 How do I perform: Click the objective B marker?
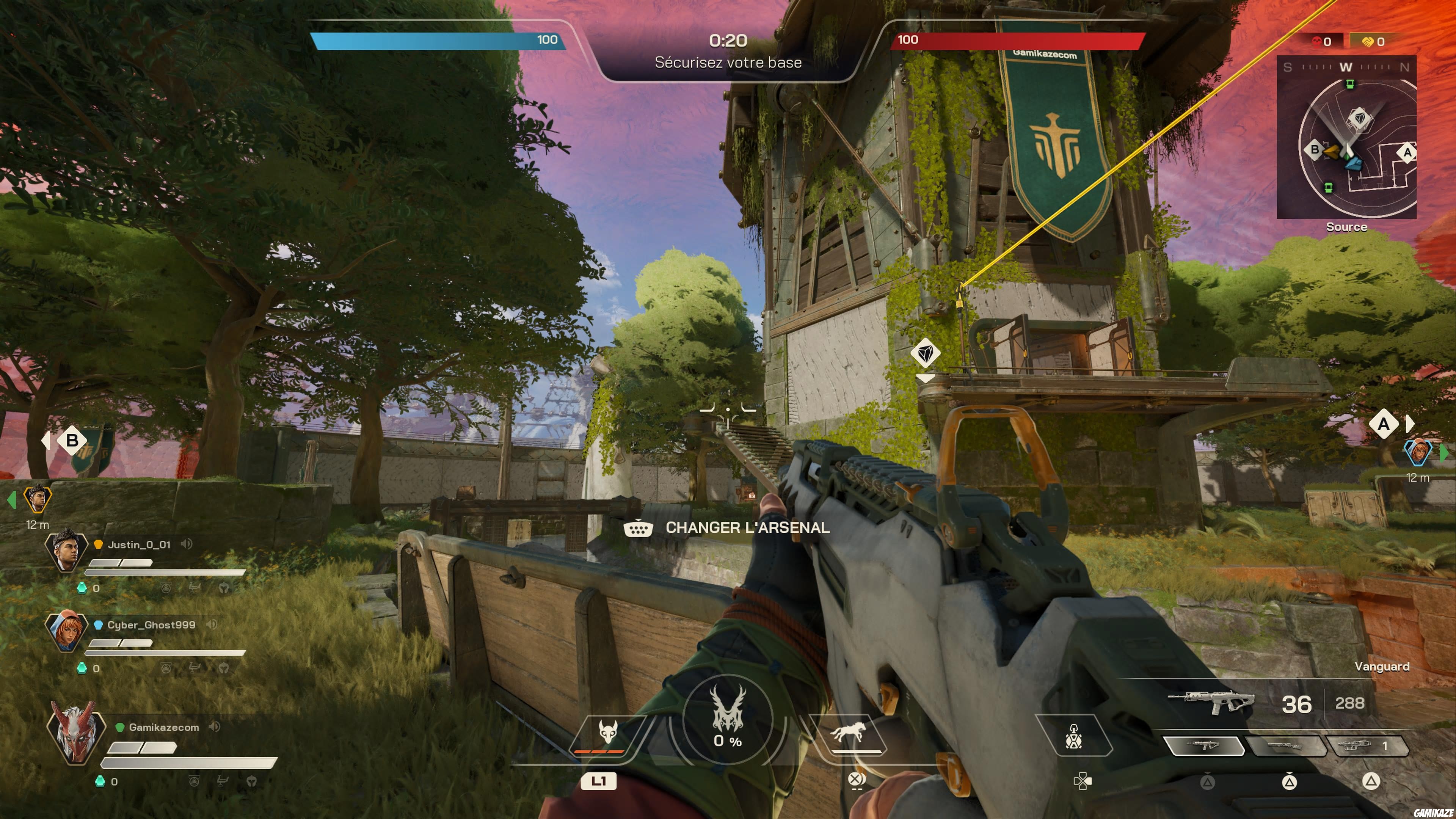point(72,440)
